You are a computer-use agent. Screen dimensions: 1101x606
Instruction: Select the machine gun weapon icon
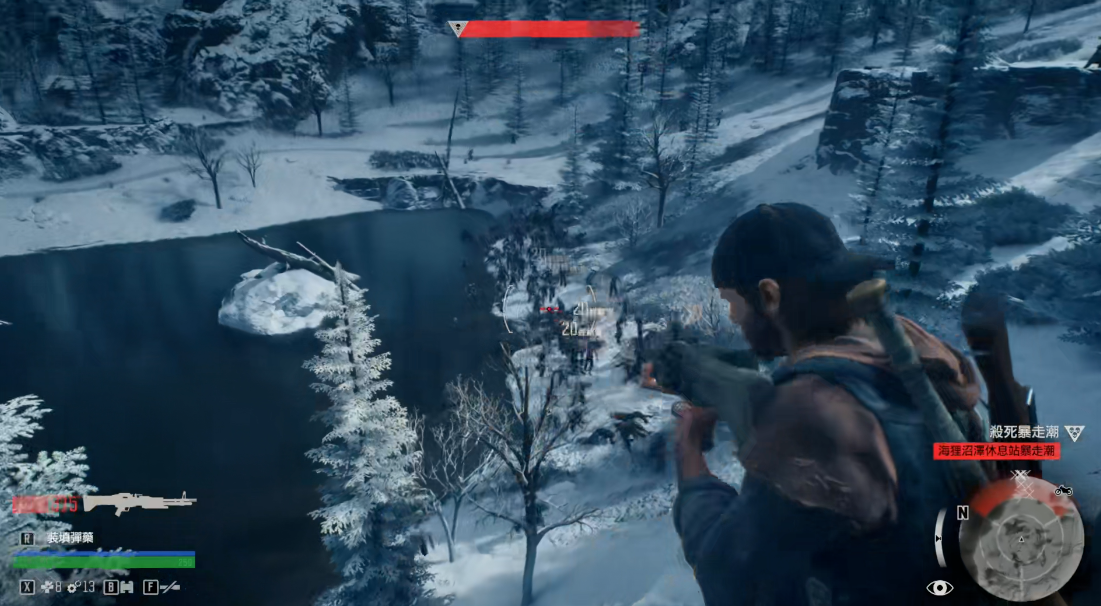[x=139, y=502]
